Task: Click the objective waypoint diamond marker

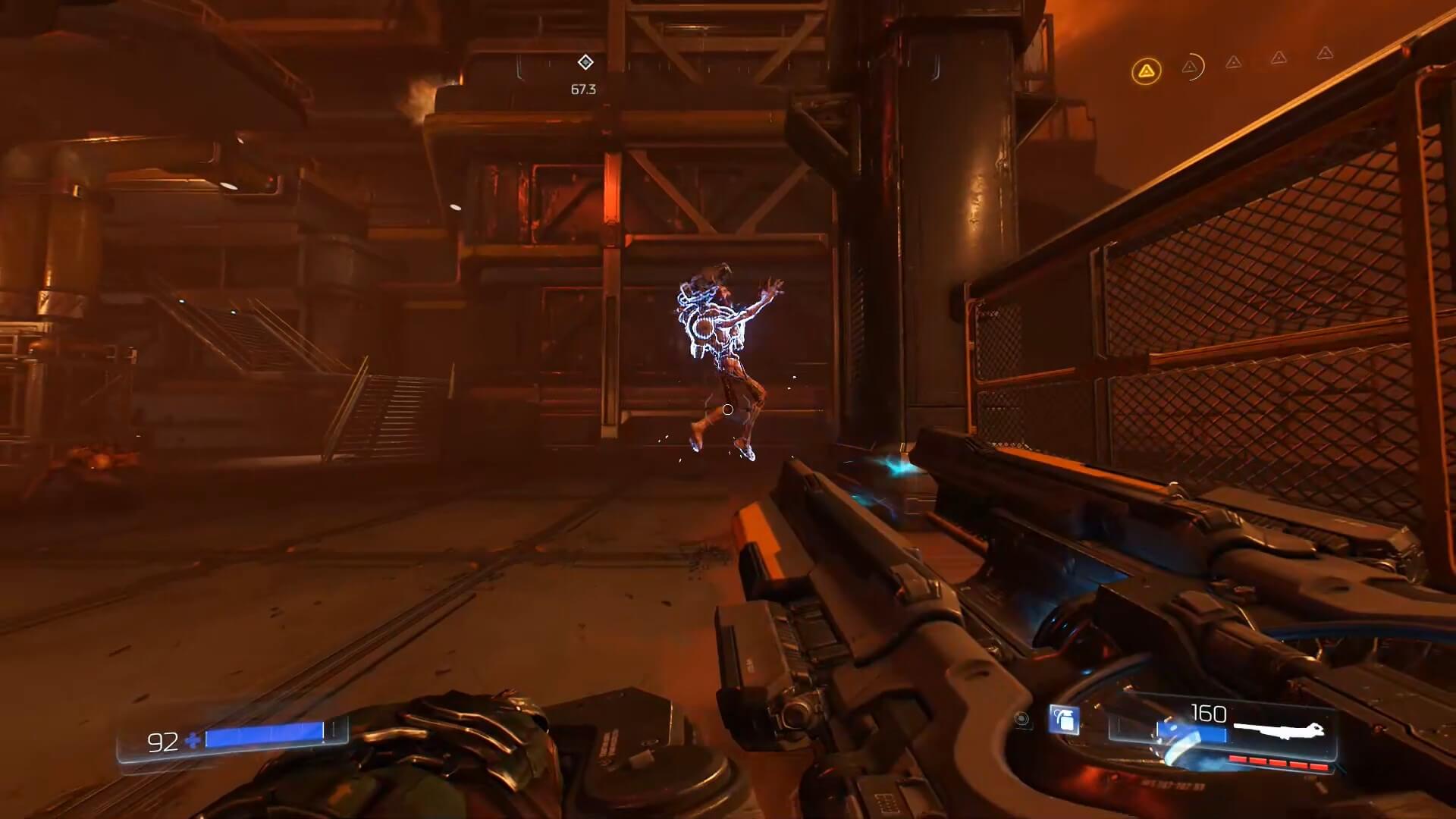Action: click(584, 63)
